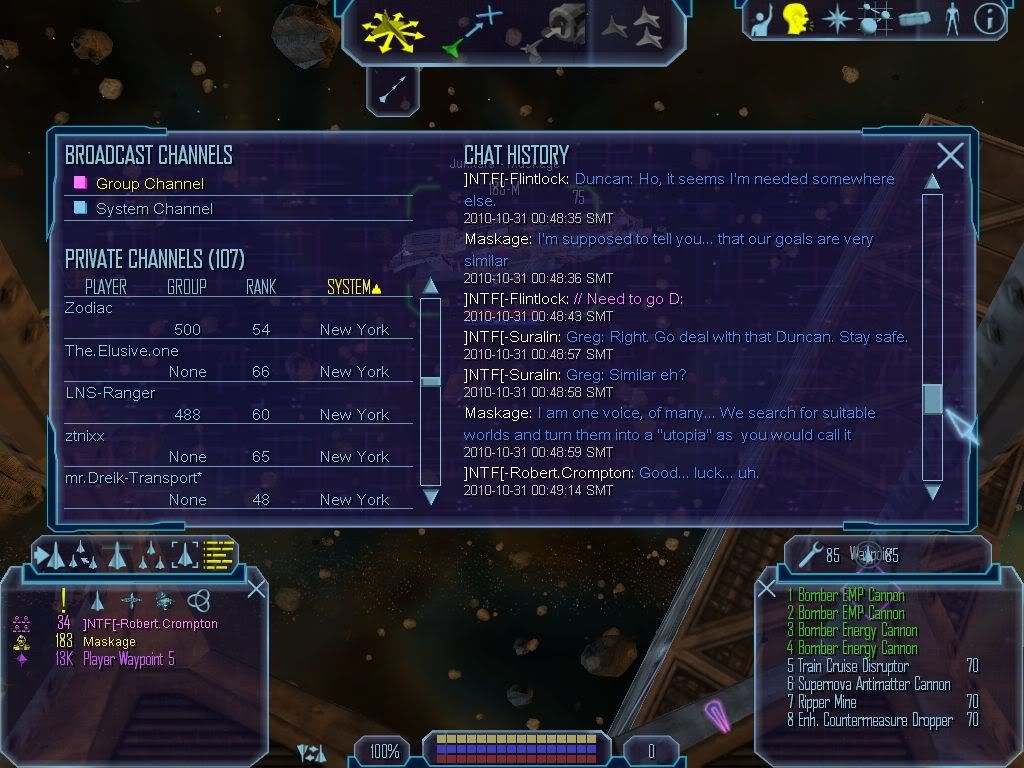Image resolution: width=1024 pixels, height=768 pixels.
Task: Close the contact list panel
Action: coord(256,589)
